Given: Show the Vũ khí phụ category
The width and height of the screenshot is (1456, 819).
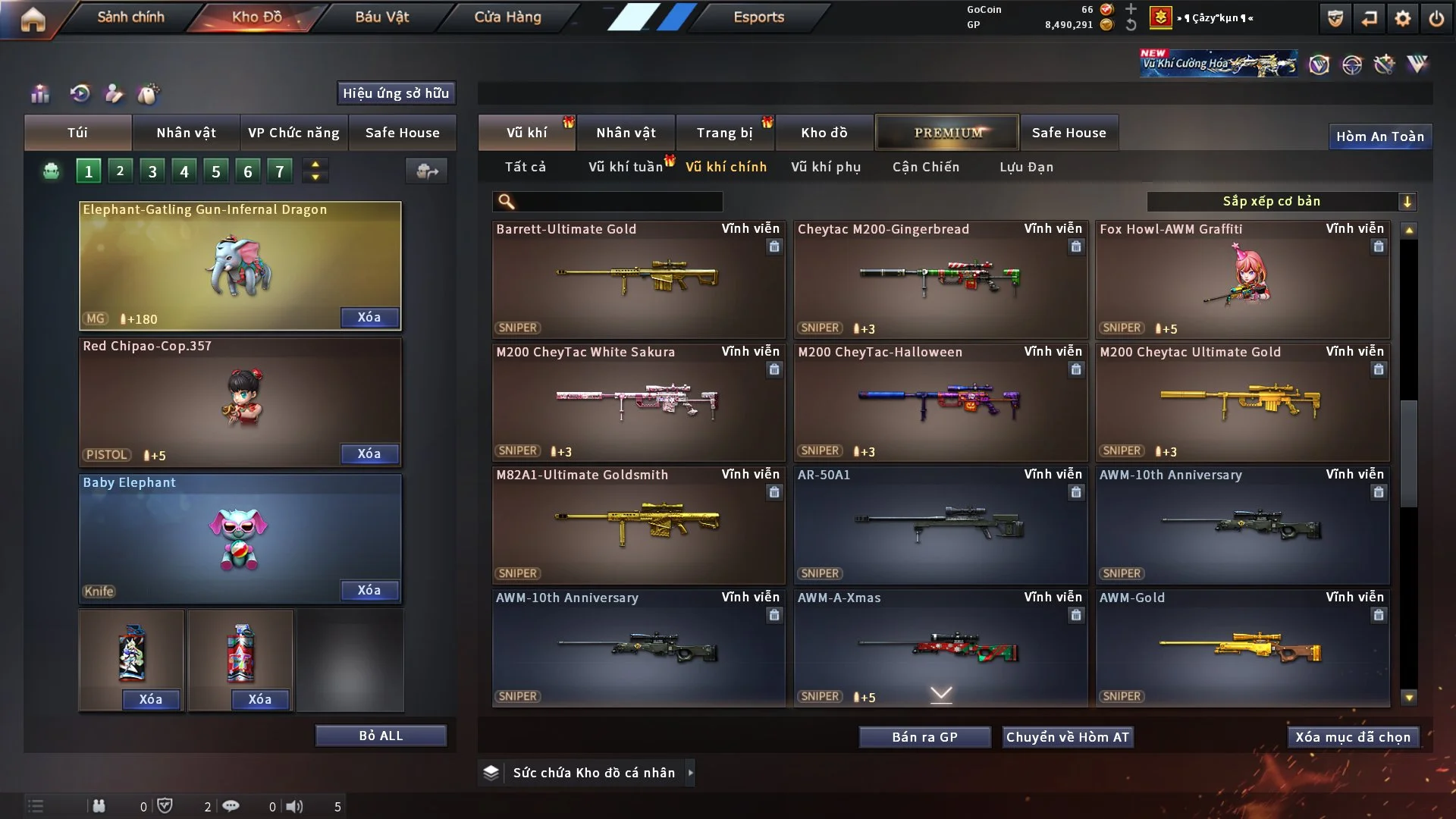Looking at the screenshot, I should [x=825, y=167].
